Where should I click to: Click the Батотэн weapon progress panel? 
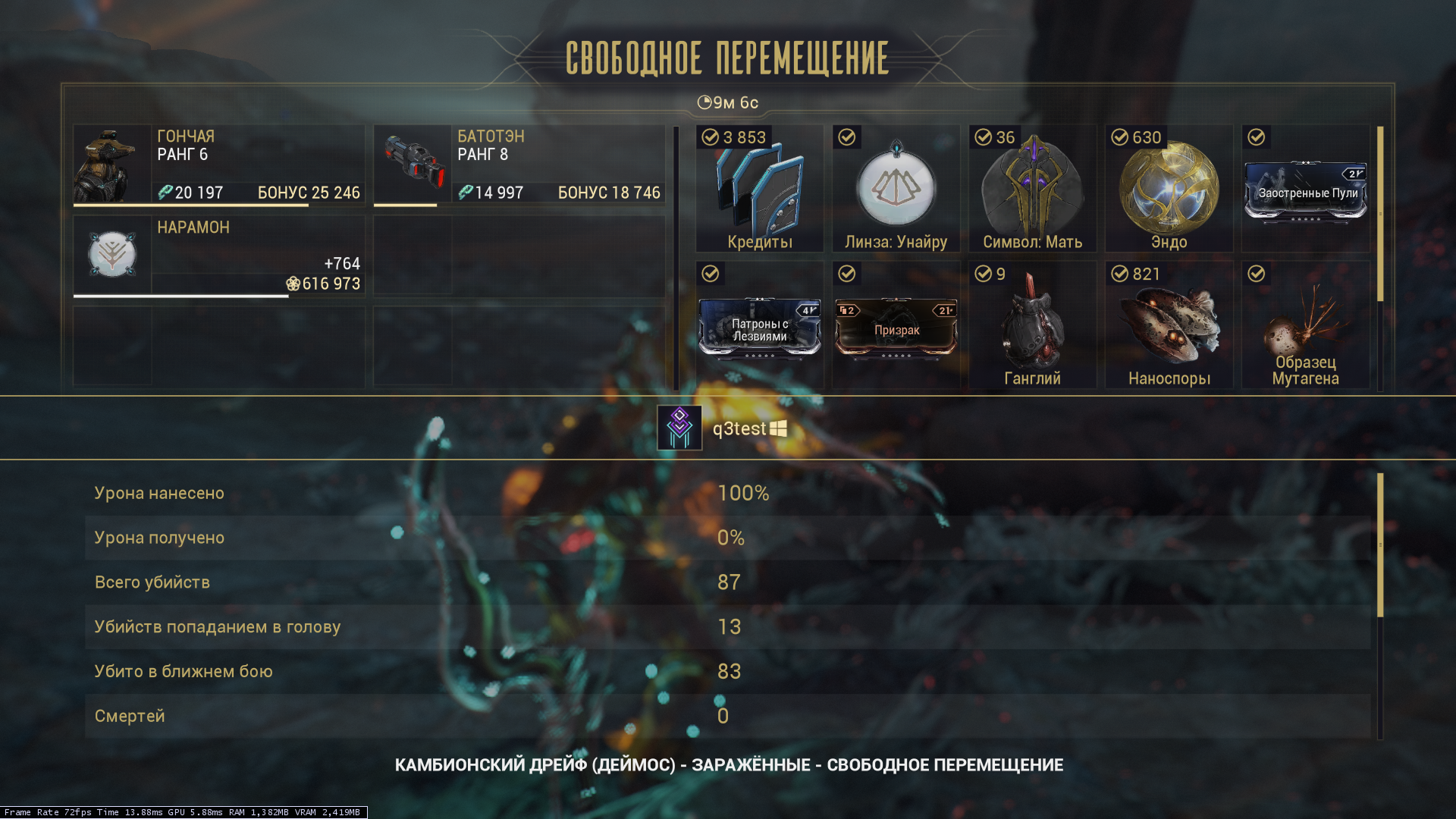point(519,165)
